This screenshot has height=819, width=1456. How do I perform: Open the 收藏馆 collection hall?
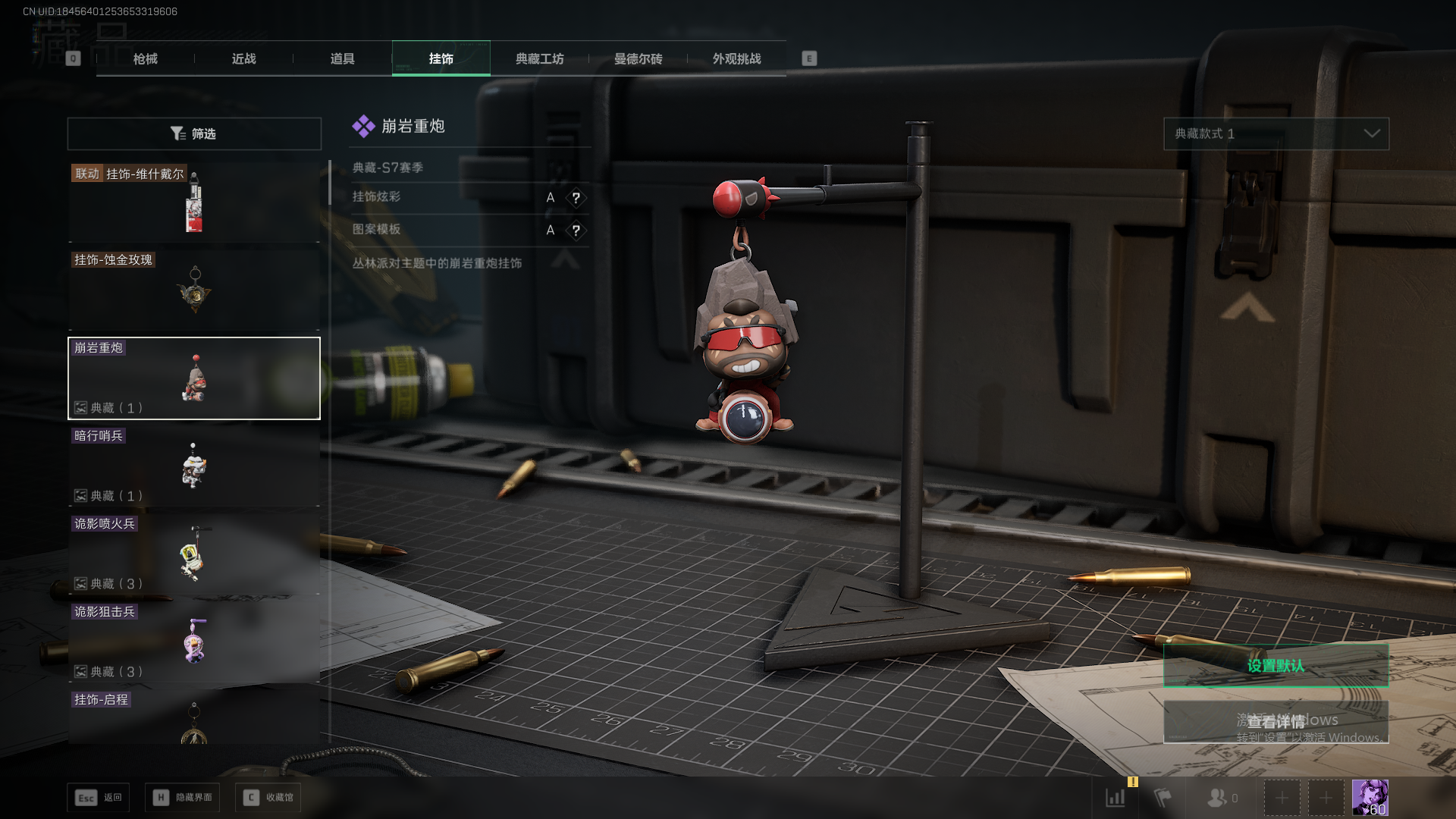coord(268,798)
